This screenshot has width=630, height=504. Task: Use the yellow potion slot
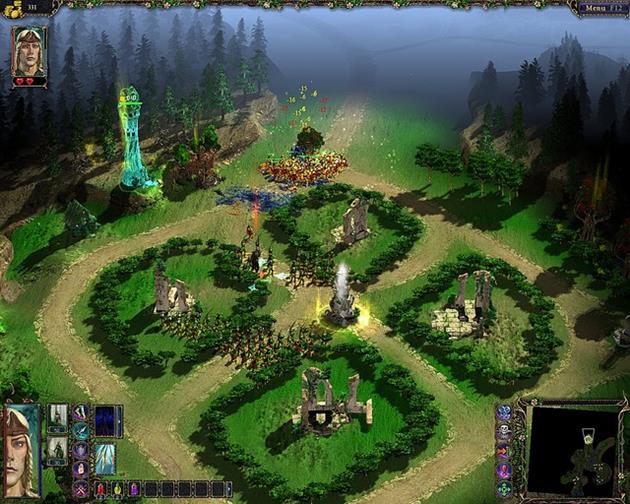(x=117, y=489)
